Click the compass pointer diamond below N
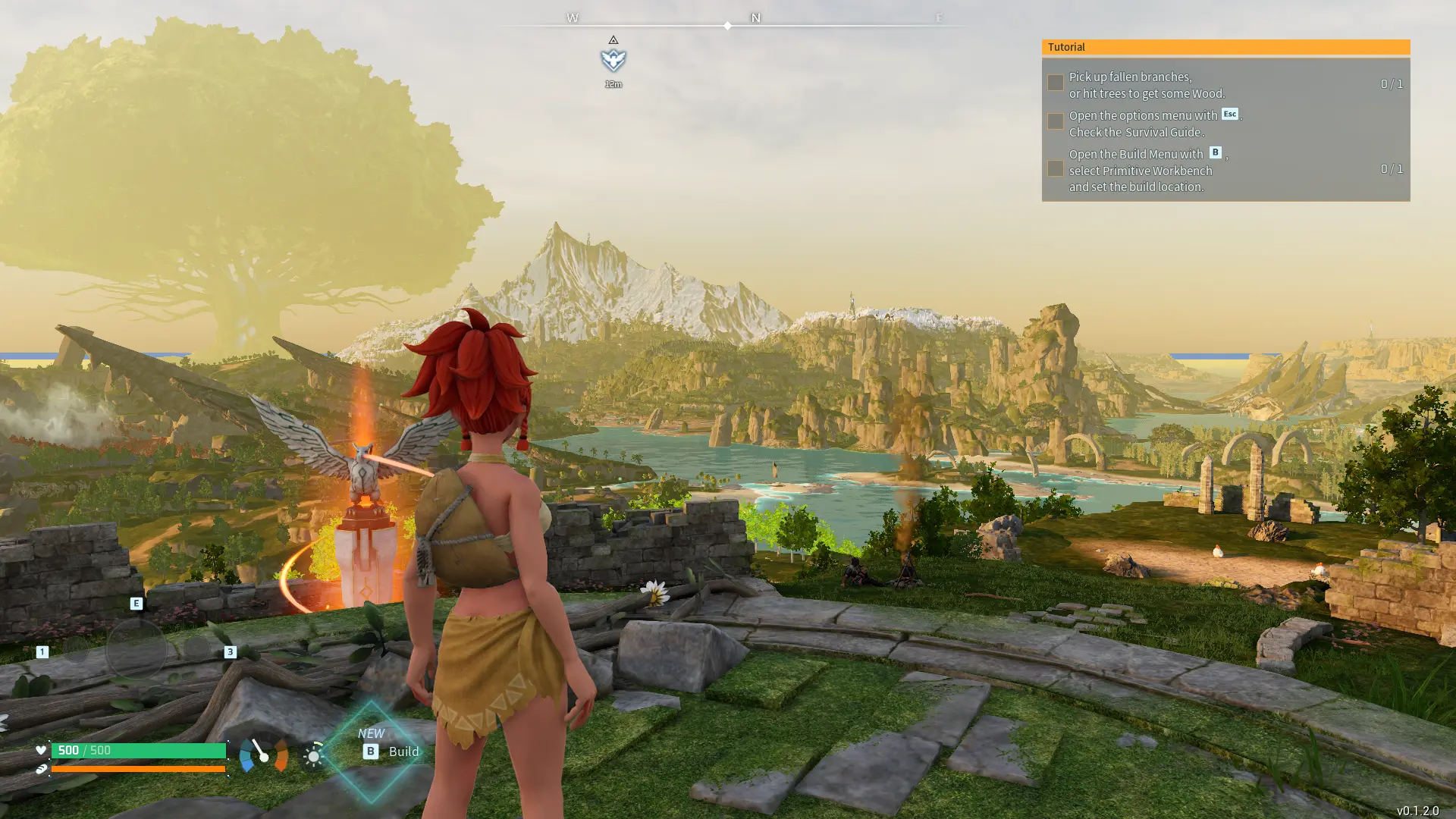This screenshot has height=819, width=1456. click(x=727, y=25)
